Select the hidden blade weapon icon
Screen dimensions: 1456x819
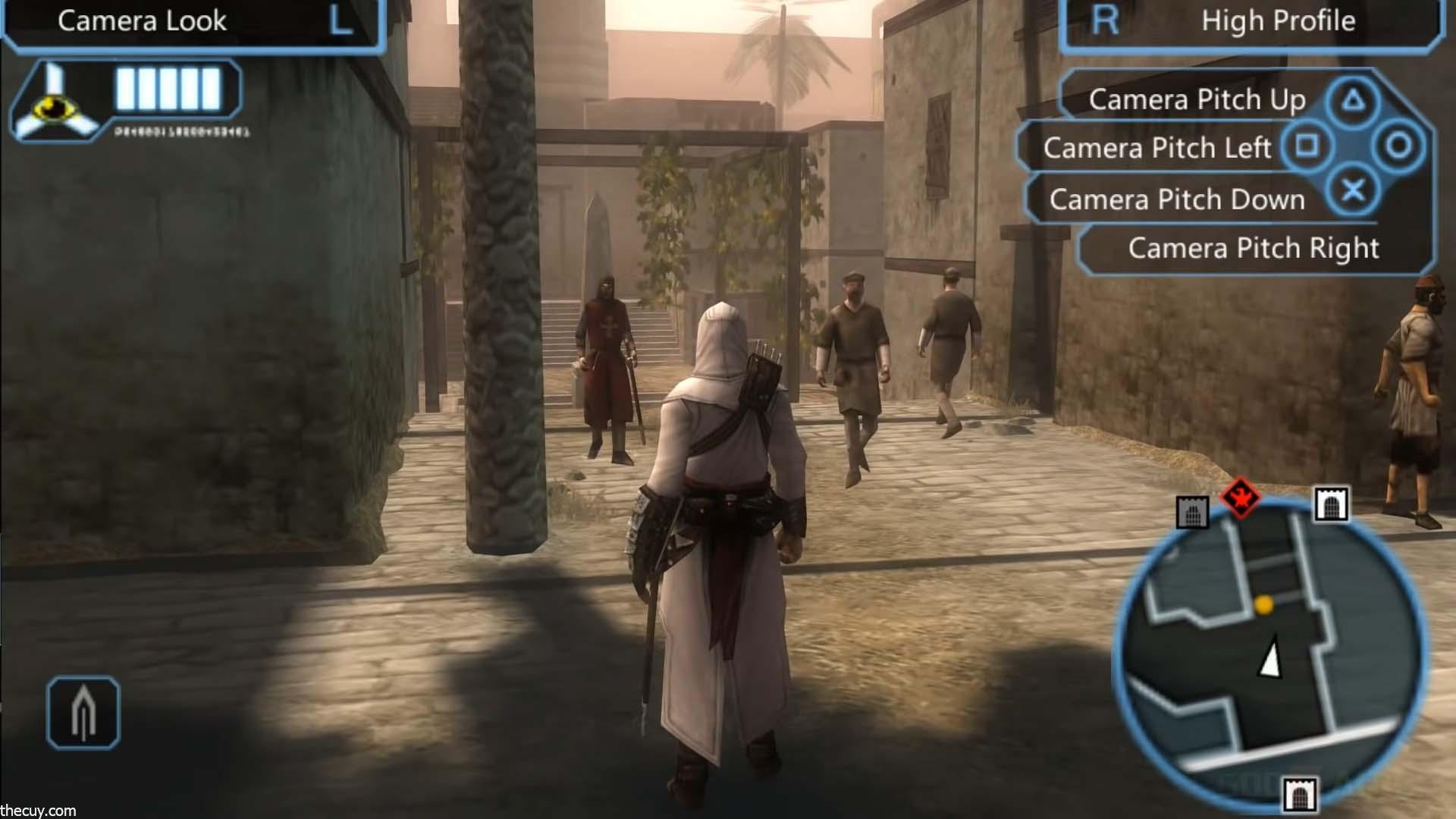(83, 713)
